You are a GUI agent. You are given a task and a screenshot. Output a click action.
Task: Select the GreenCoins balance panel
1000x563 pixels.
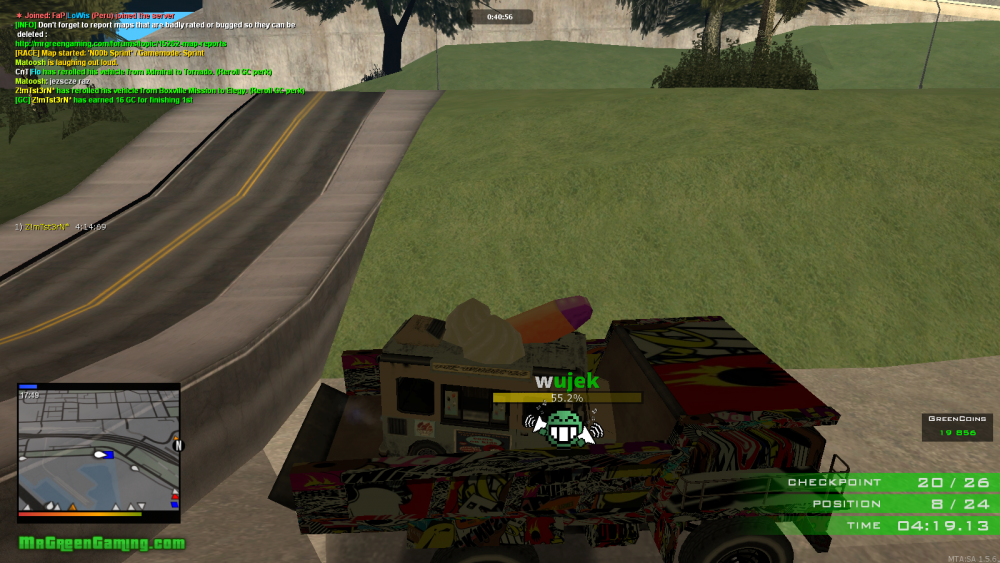(x=957, y=427)
